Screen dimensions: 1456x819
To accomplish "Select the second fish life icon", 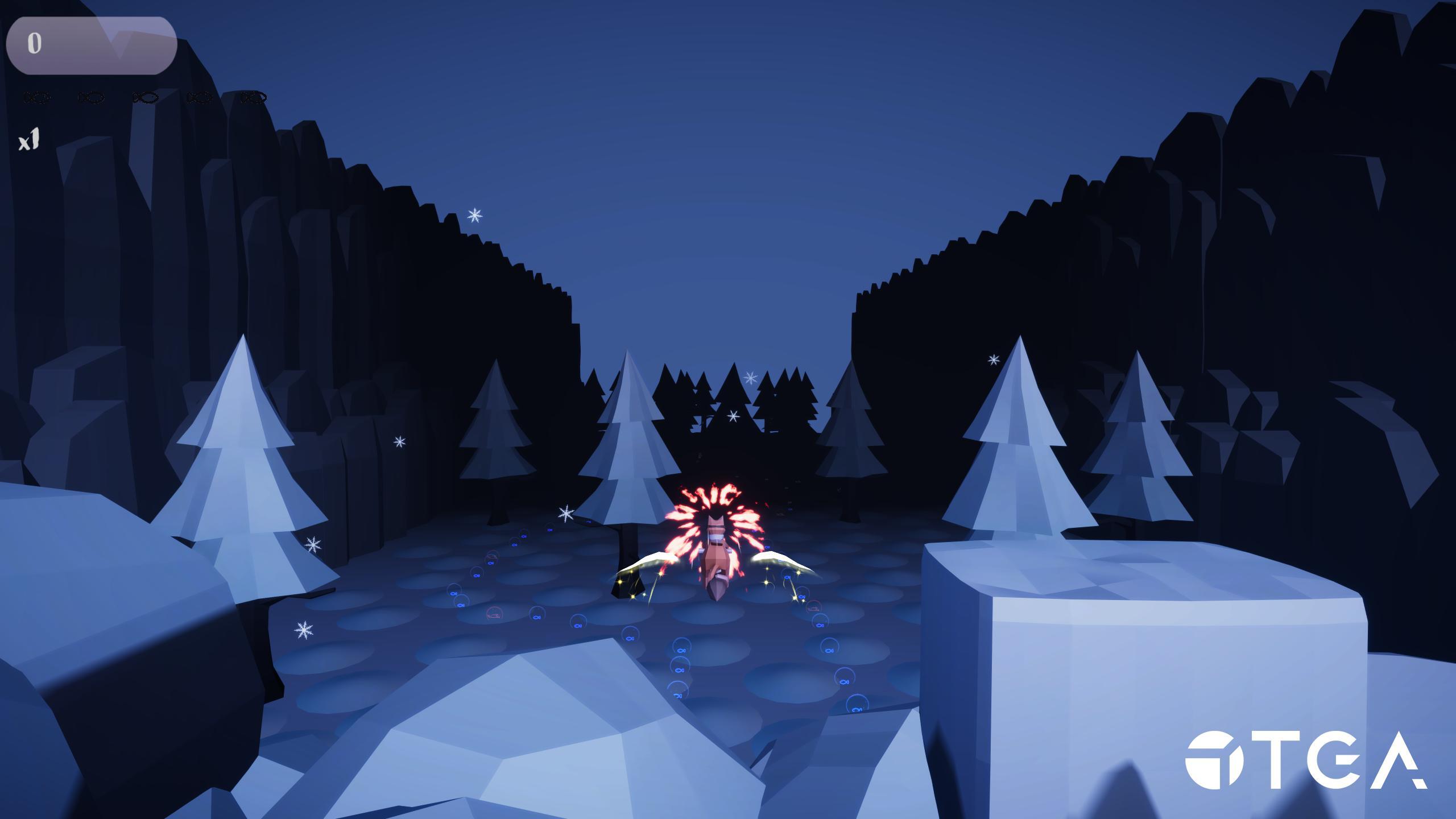I will pos(91,97).
